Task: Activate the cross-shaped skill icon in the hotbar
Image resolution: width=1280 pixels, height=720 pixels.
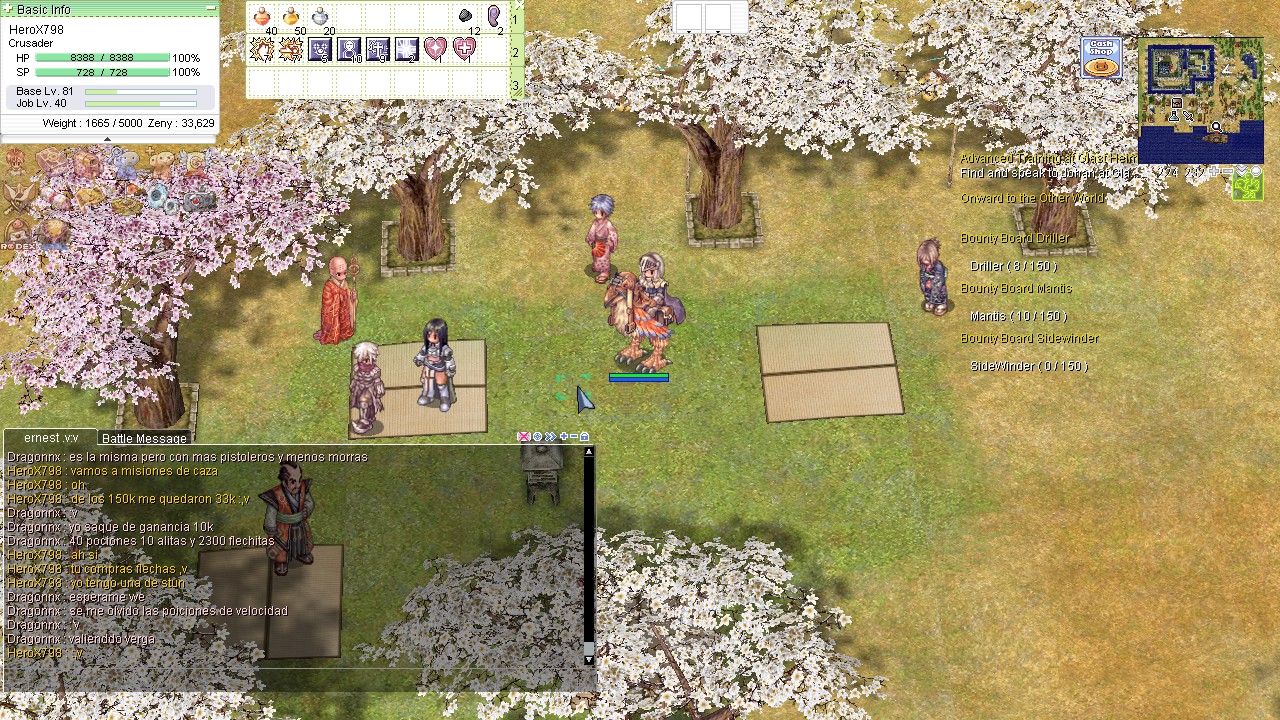Action: point(378,49)
